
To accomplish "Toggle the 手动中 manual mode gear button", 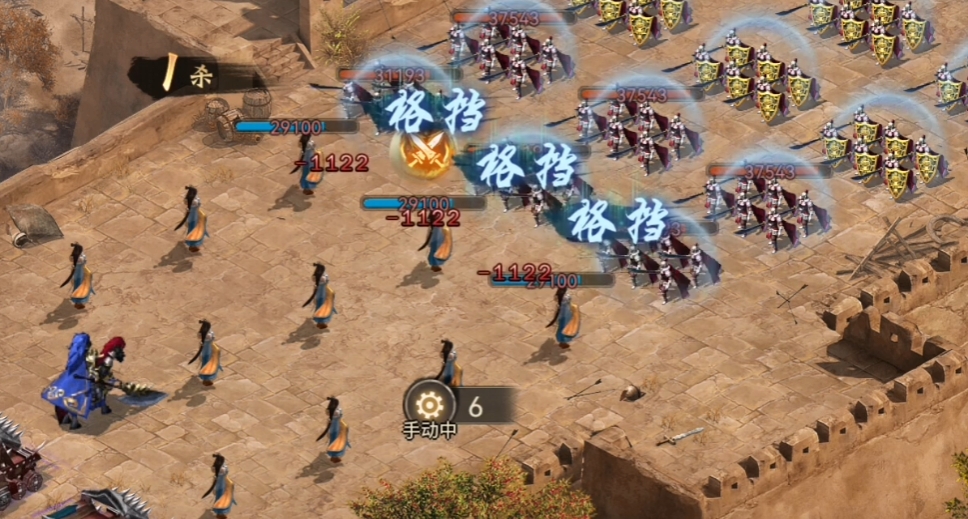I will tap(430, 405).
